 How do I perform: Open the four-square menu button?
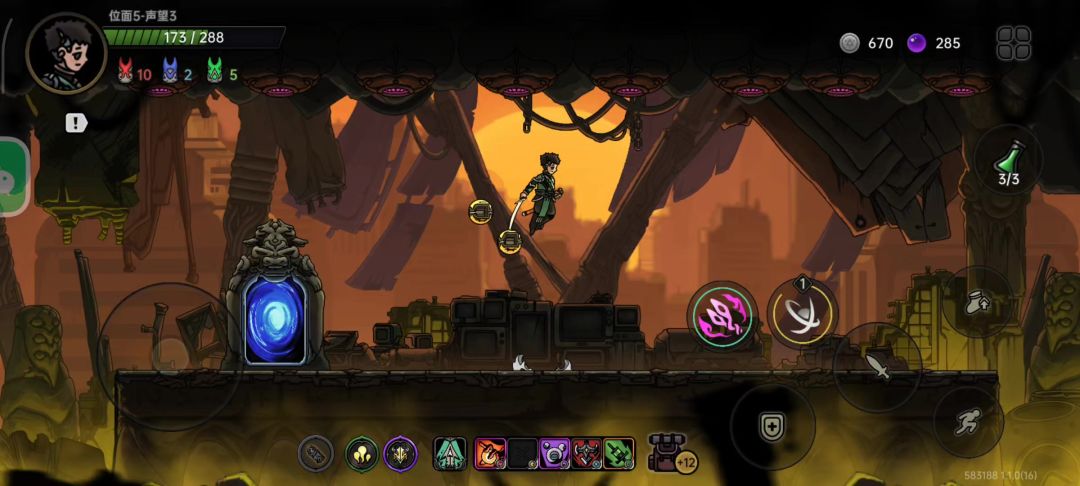click(x=1013, y=43)
